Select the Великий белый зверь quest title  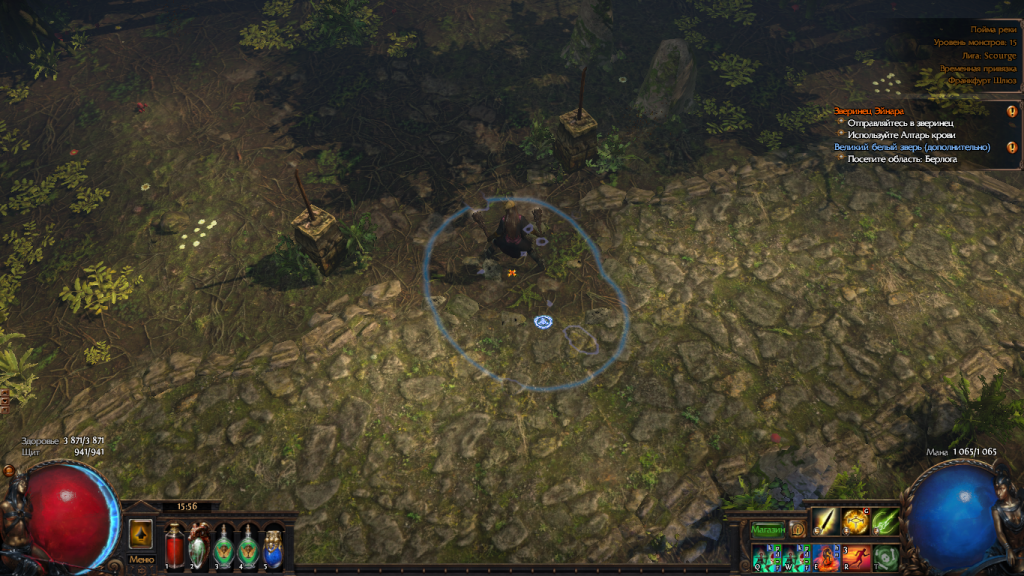click(912, 147)
